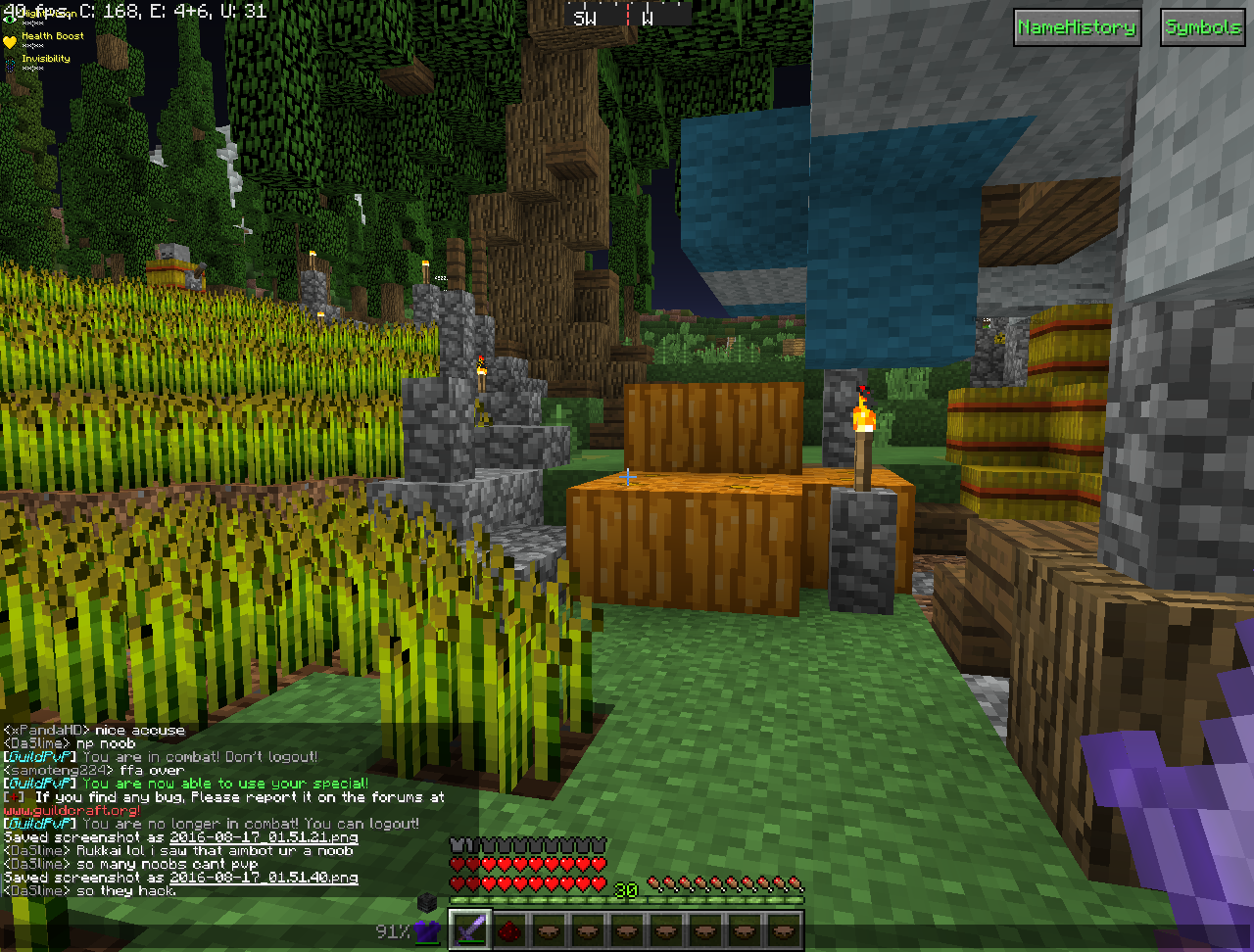1254x952 pixels.
Task: Click the compass direction bar
Action: point(627,15)
